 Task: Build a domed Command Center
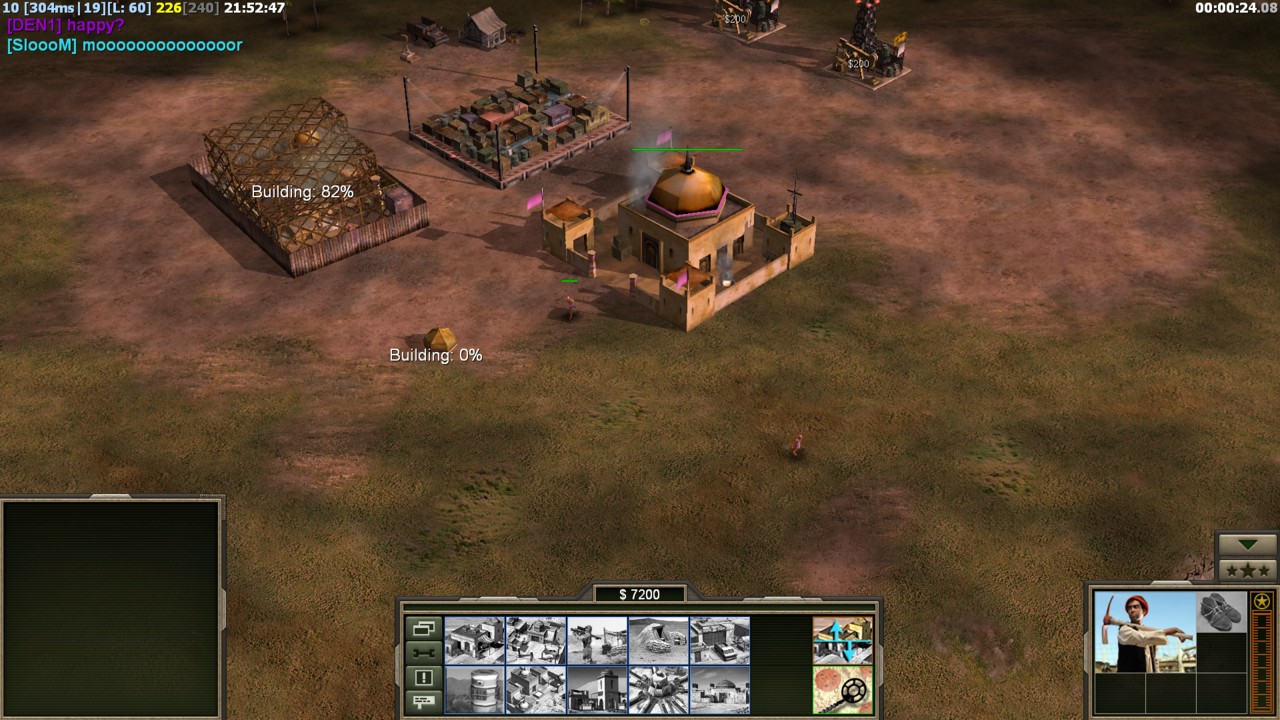[x=720, y=690]
